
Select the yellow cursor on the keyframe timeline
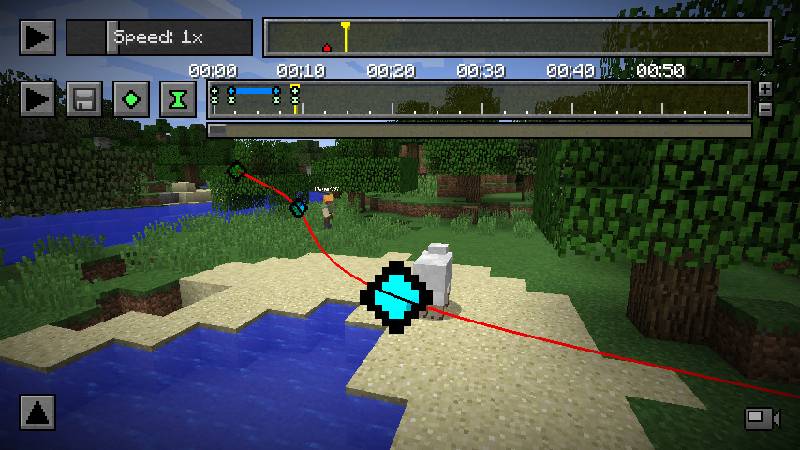point(295,98)
